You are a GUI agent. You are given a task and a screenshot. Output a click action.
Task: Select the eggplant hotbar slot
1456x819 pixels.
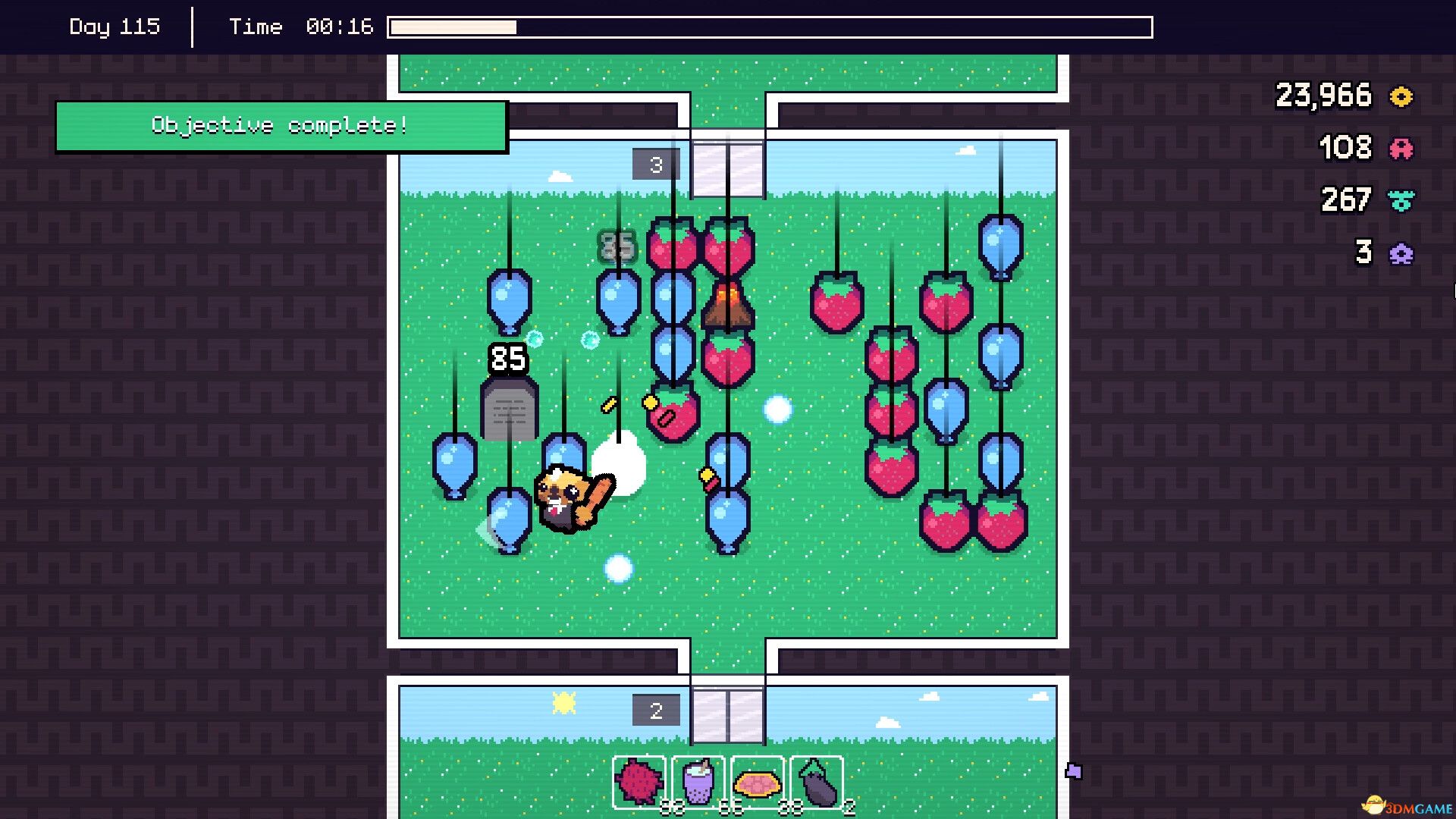coord(817,783)
